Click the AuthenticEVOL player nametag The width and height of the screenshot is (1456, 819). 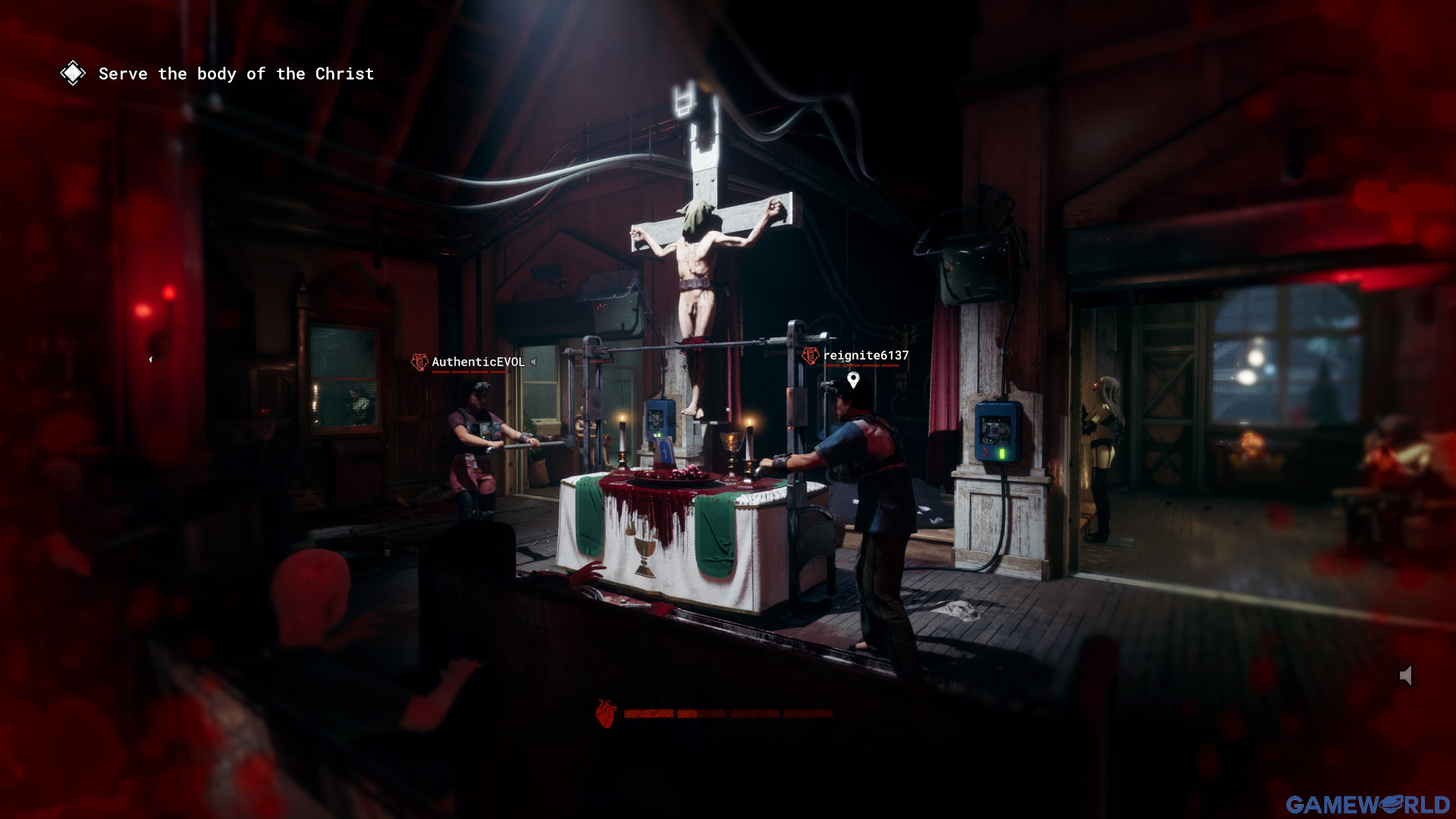point(478,362)
